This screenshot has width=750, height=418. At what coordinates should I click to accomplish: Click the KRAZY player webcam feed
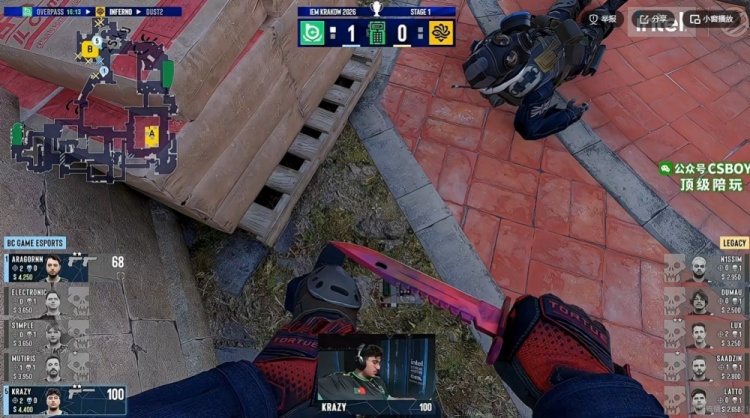pos(377,370)
